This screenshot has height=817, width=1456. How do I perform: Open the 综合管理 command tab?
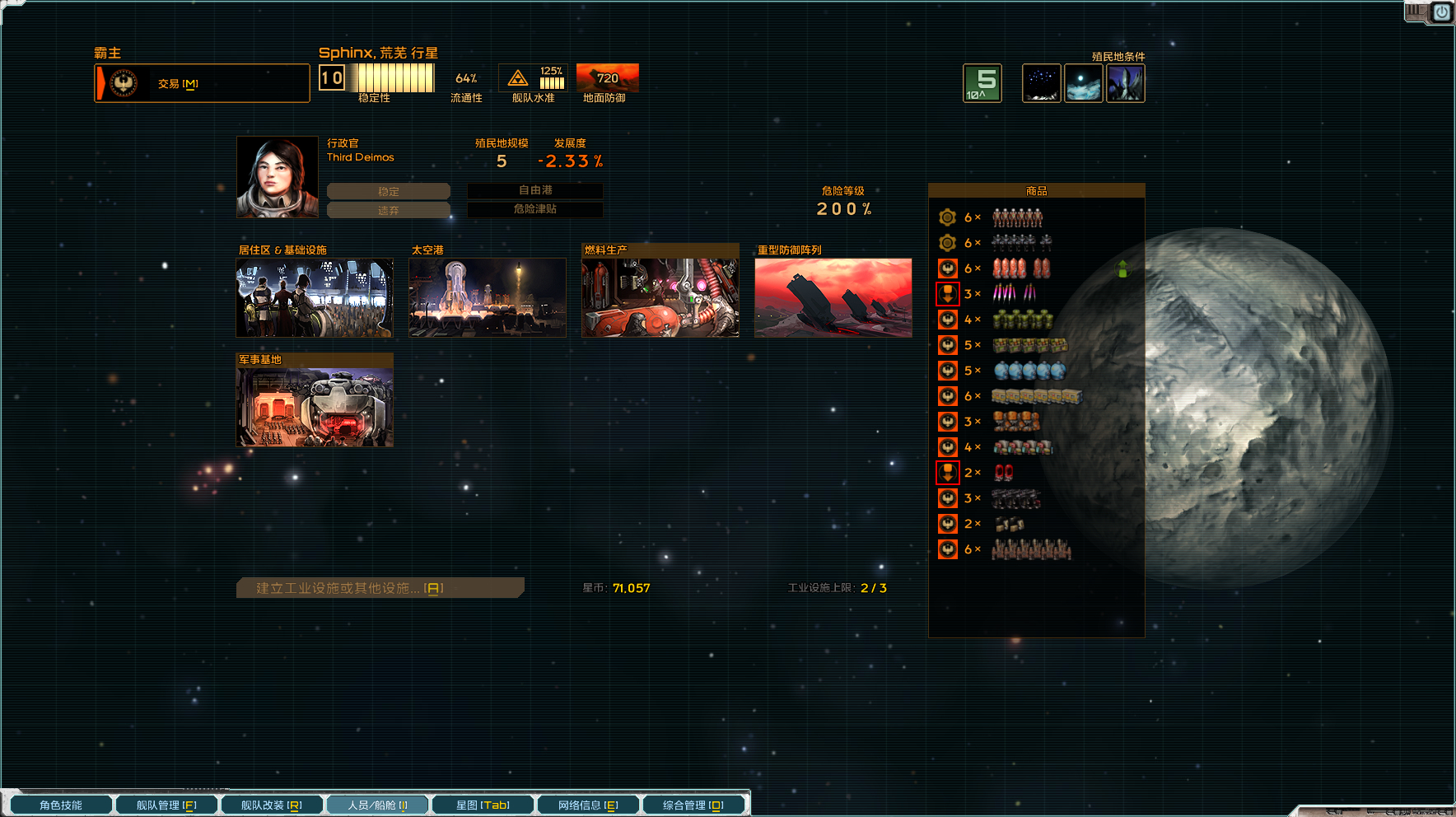pos(693,805)
